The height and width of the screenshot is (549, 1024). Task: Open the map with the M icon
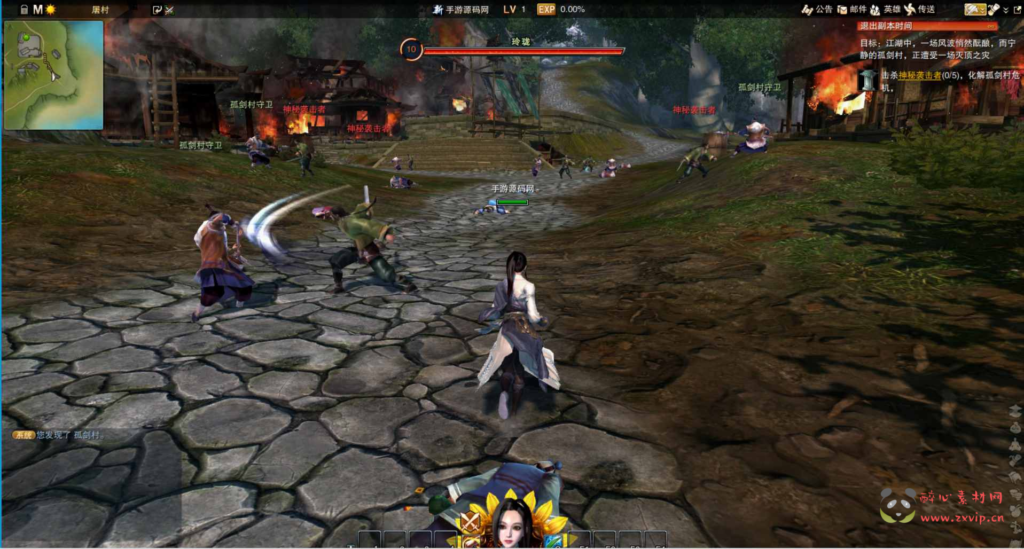click(38, 9)
